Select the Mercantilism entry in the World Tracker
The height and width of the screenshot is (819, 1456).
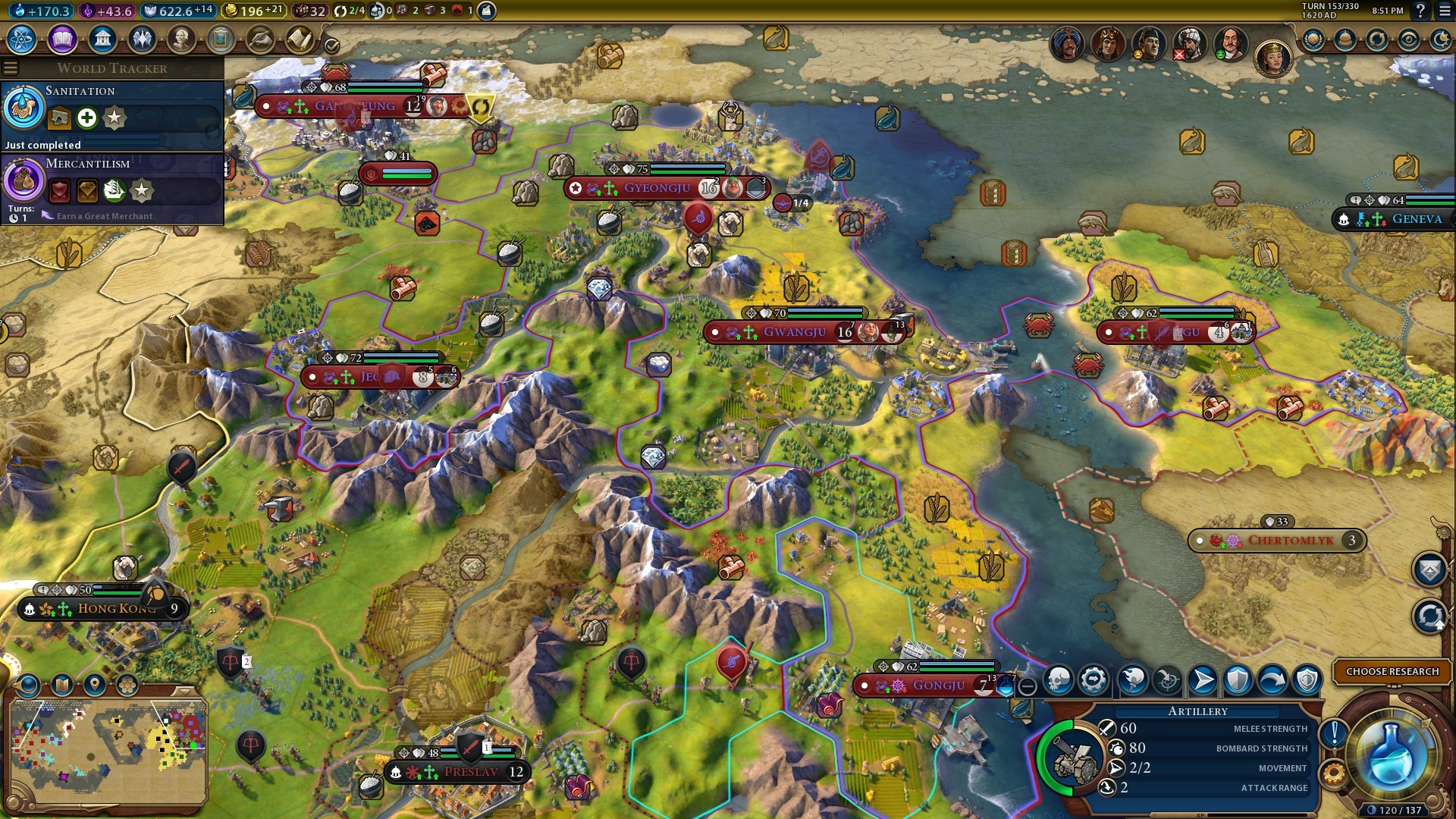(89, 163)
